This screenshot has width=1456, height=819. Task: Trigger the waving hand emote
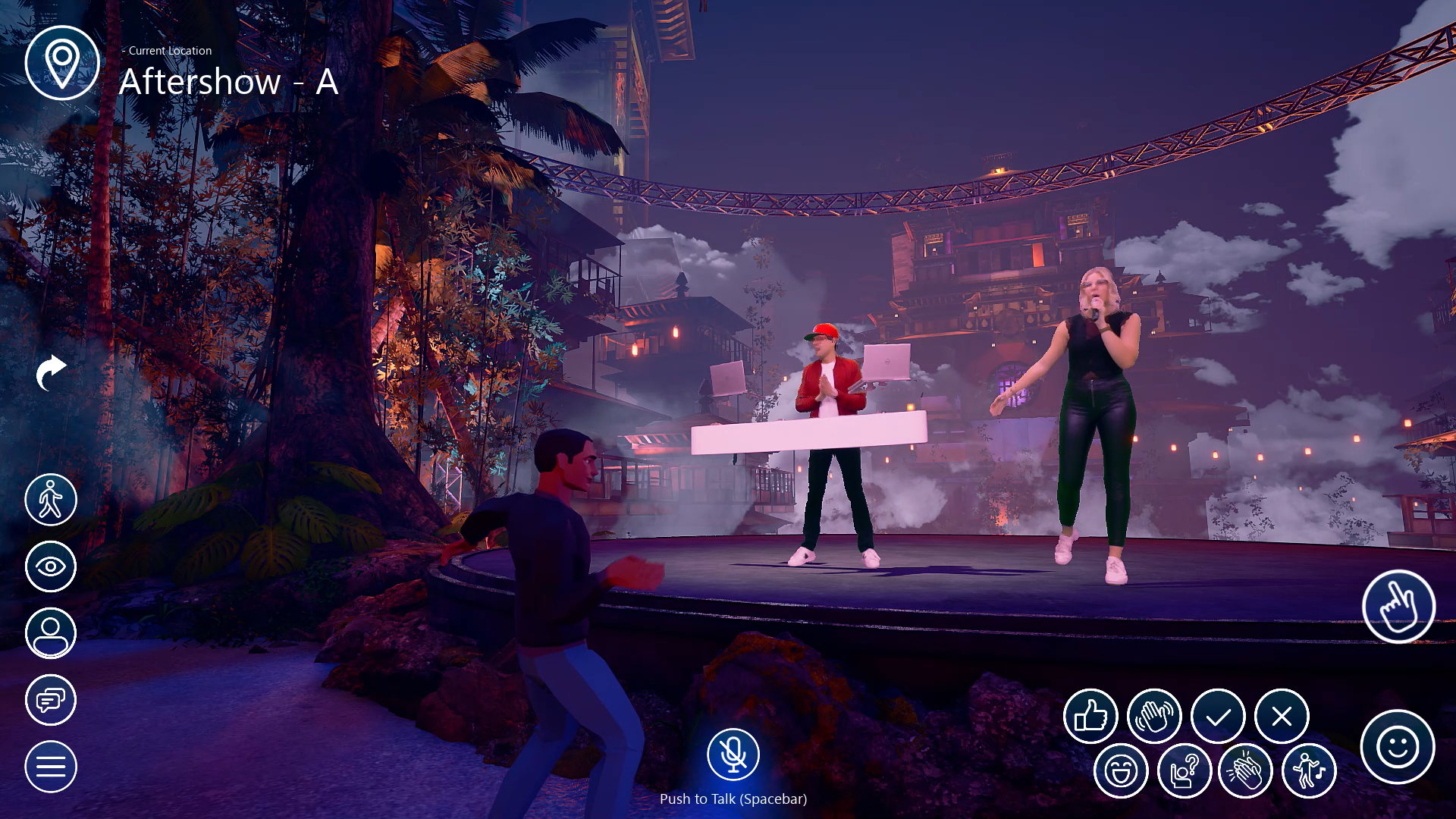click(x=1154, y=716)
